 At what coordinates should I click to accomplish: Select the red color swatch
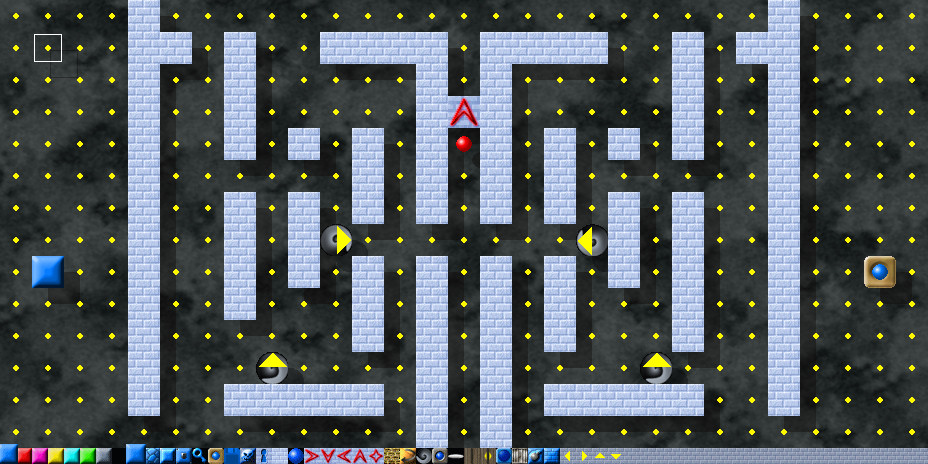click(x=24, y=456)
